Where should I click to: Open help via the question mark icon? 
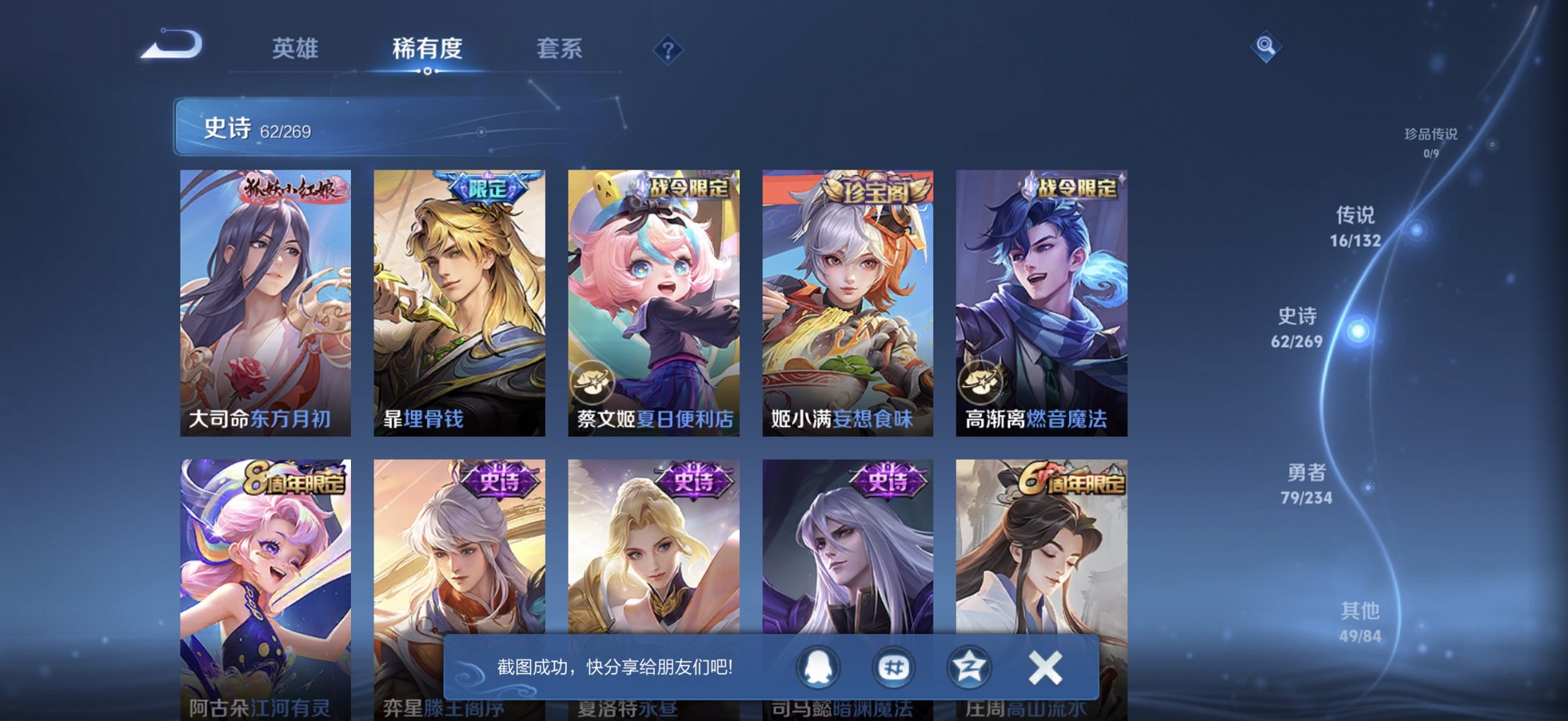[x=668, y=49]
